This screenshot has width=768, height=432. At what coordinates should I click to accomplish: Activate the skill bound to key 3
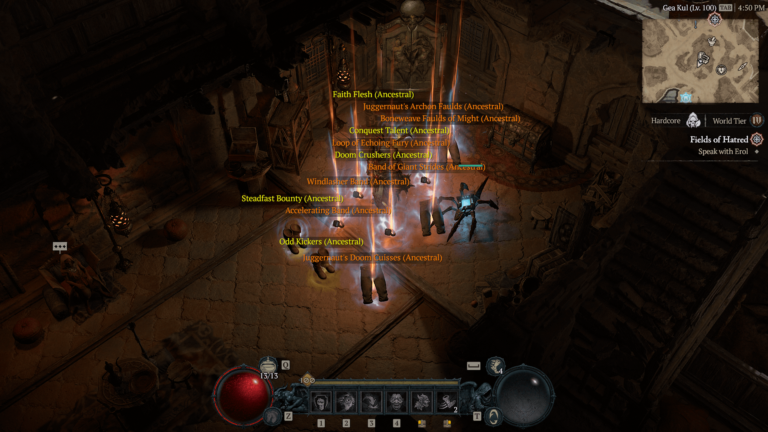371,402
